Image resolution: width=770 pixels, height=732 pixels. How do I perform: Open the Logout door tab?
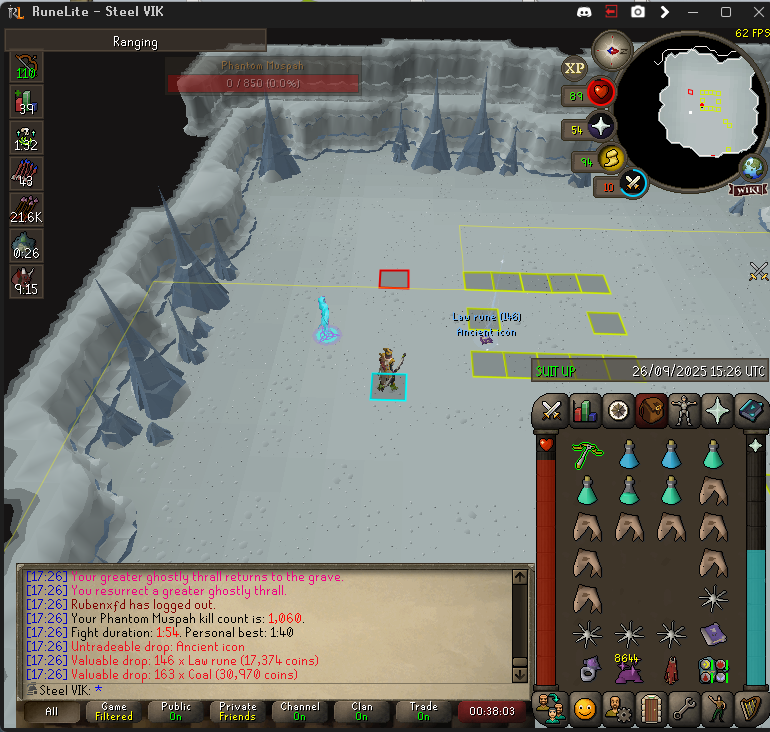point(652,709)
